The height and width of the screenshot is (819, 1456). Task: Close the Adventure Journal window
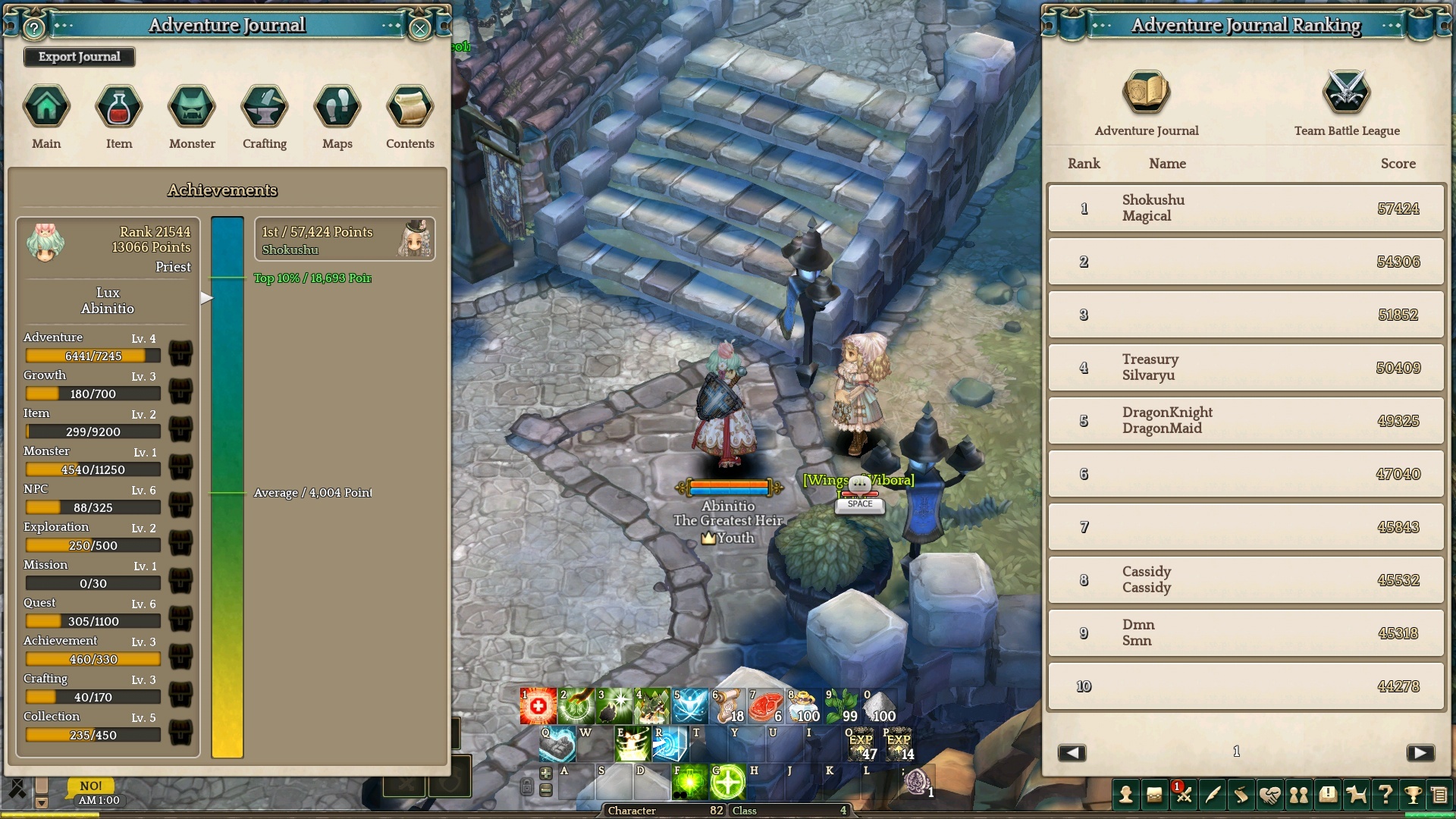coord(419,29)
